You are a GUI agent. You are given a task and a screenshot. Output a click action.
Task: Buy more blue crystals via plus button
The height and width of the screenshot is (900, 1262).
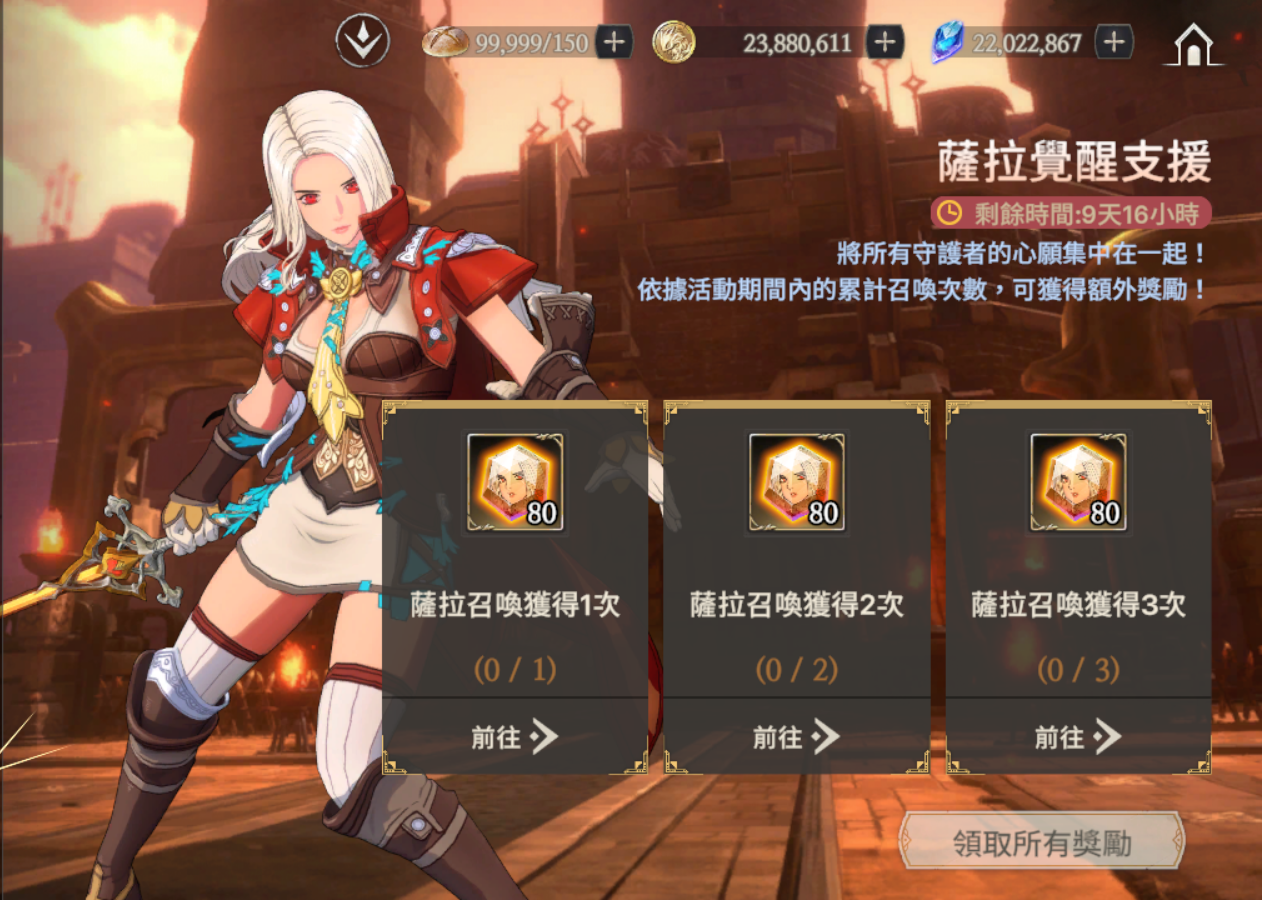coord(1114,42)
